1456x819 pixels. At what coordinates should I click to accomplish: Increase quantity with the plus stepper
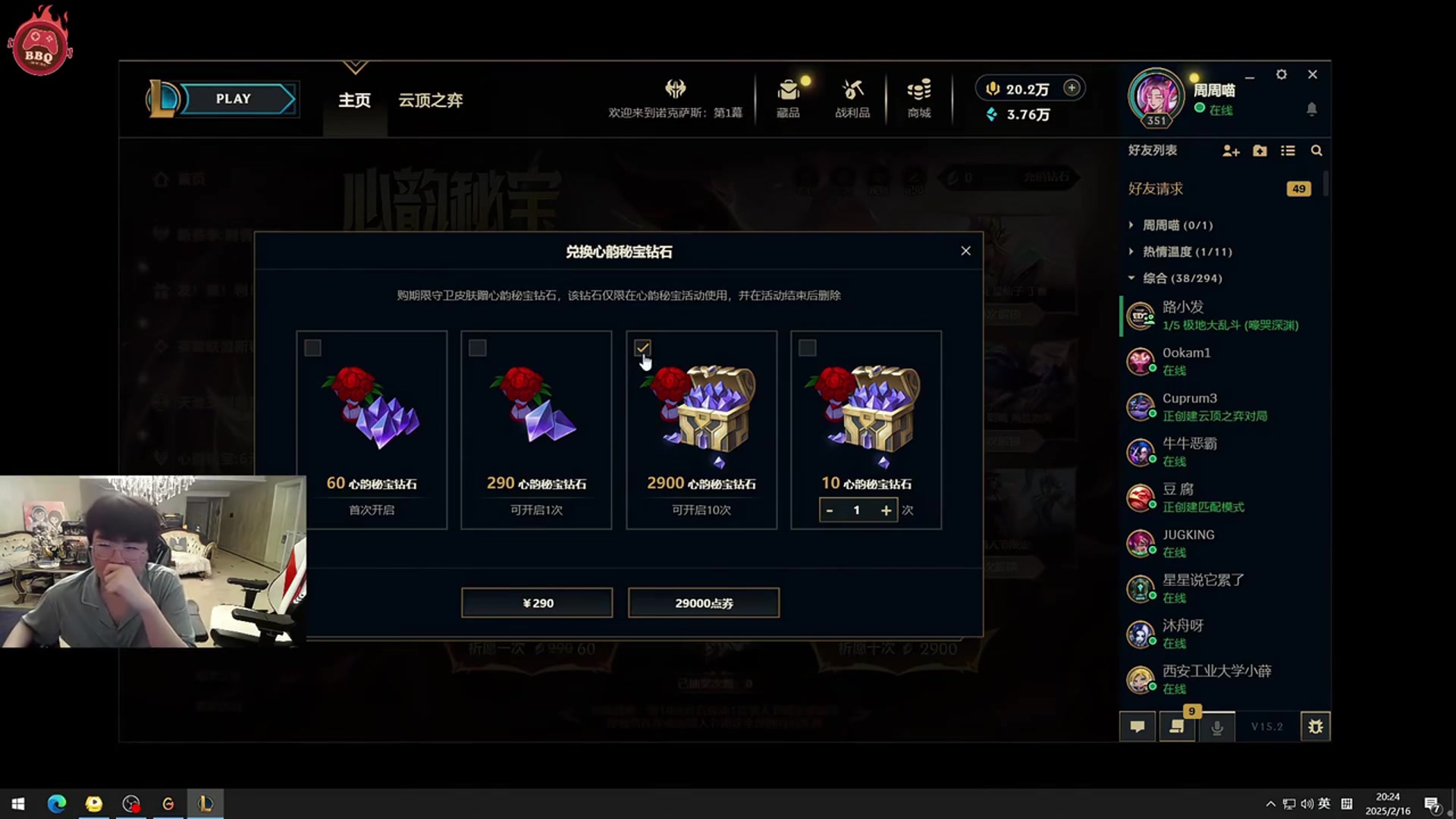[x=885, y=510]
